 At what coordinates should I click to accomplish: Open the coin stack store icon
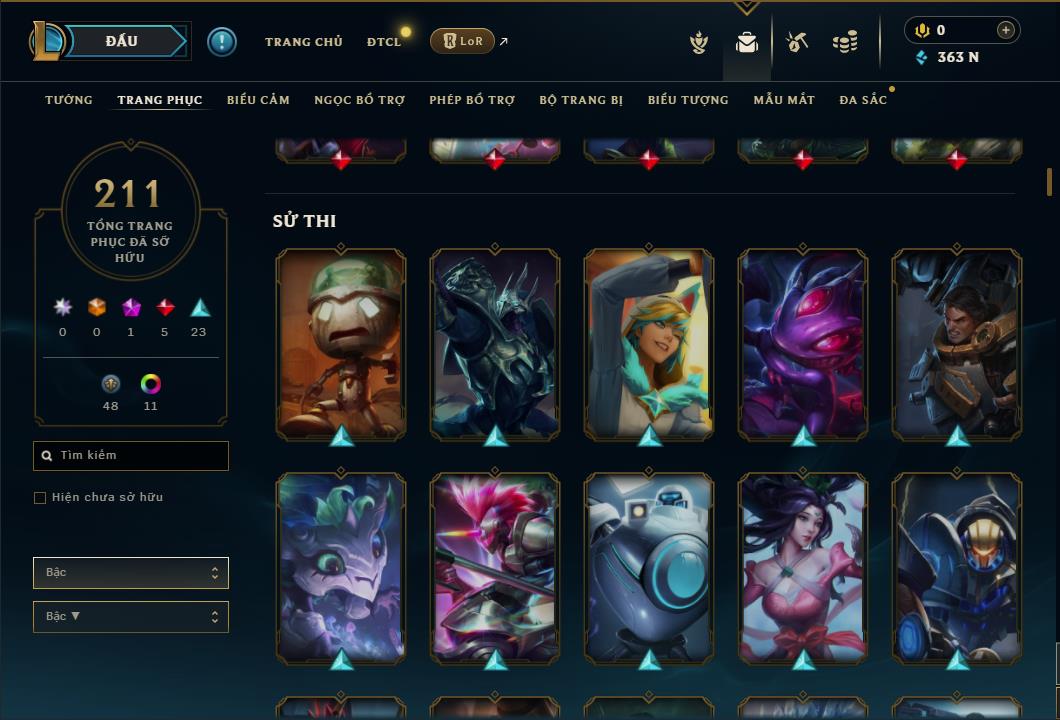click(x=845, y=42)
